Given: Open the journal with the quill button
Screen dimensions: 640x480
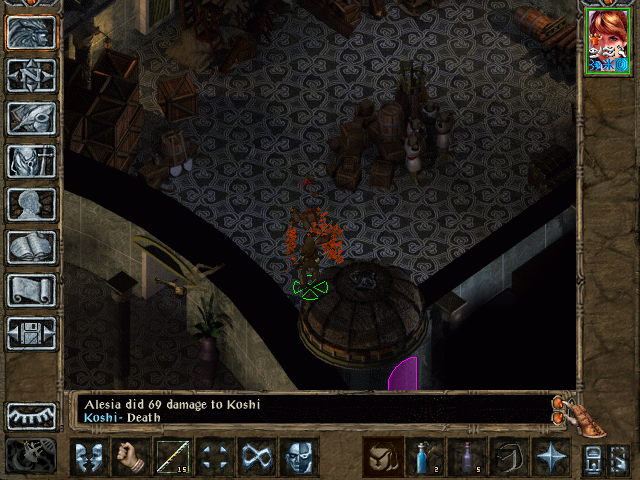Looking at the screenshot, I should pyautogui.click(x=31, y=118).
